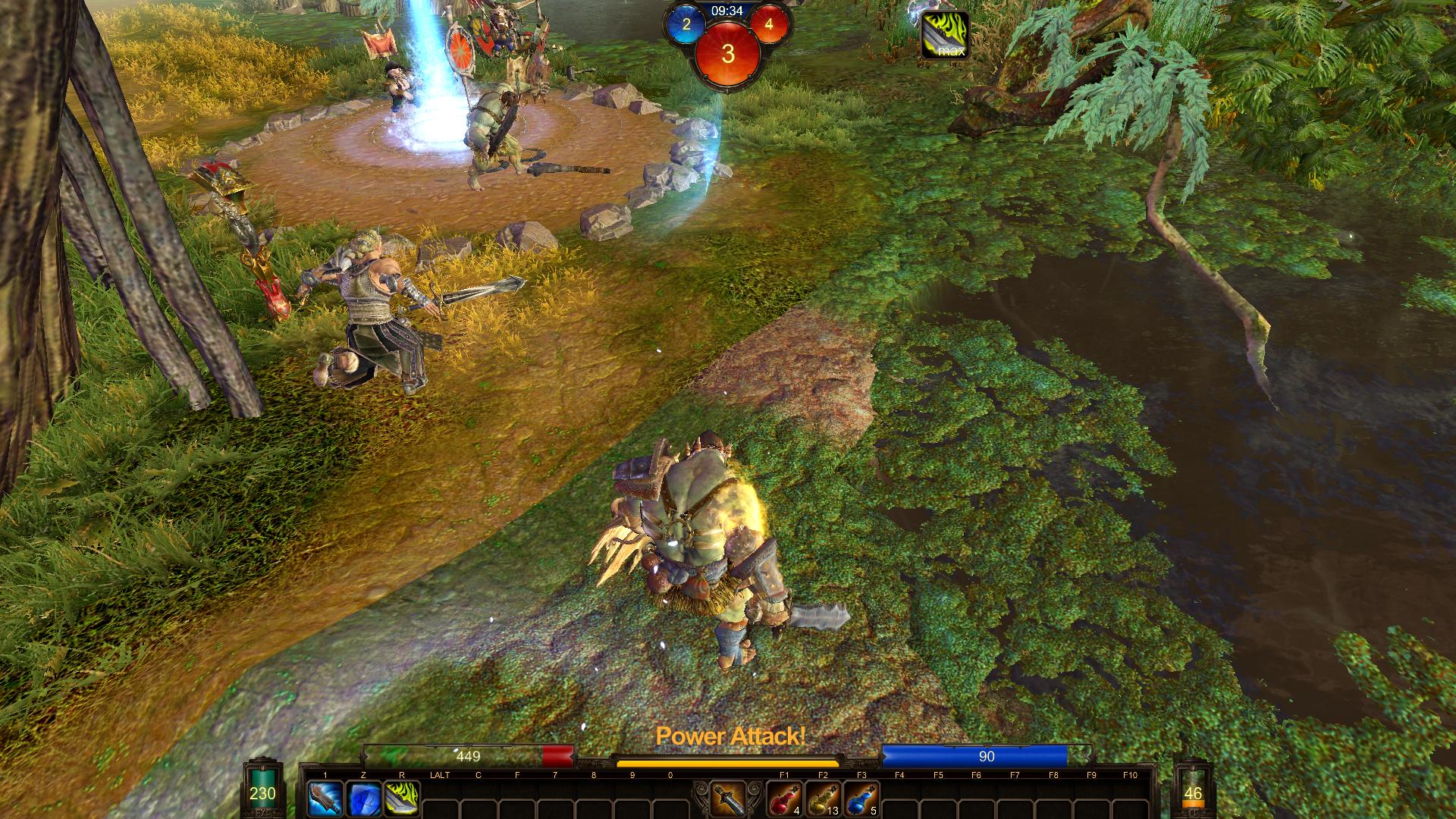Activate the blue cleaver skill in slot 1

(x=324, y=799)
